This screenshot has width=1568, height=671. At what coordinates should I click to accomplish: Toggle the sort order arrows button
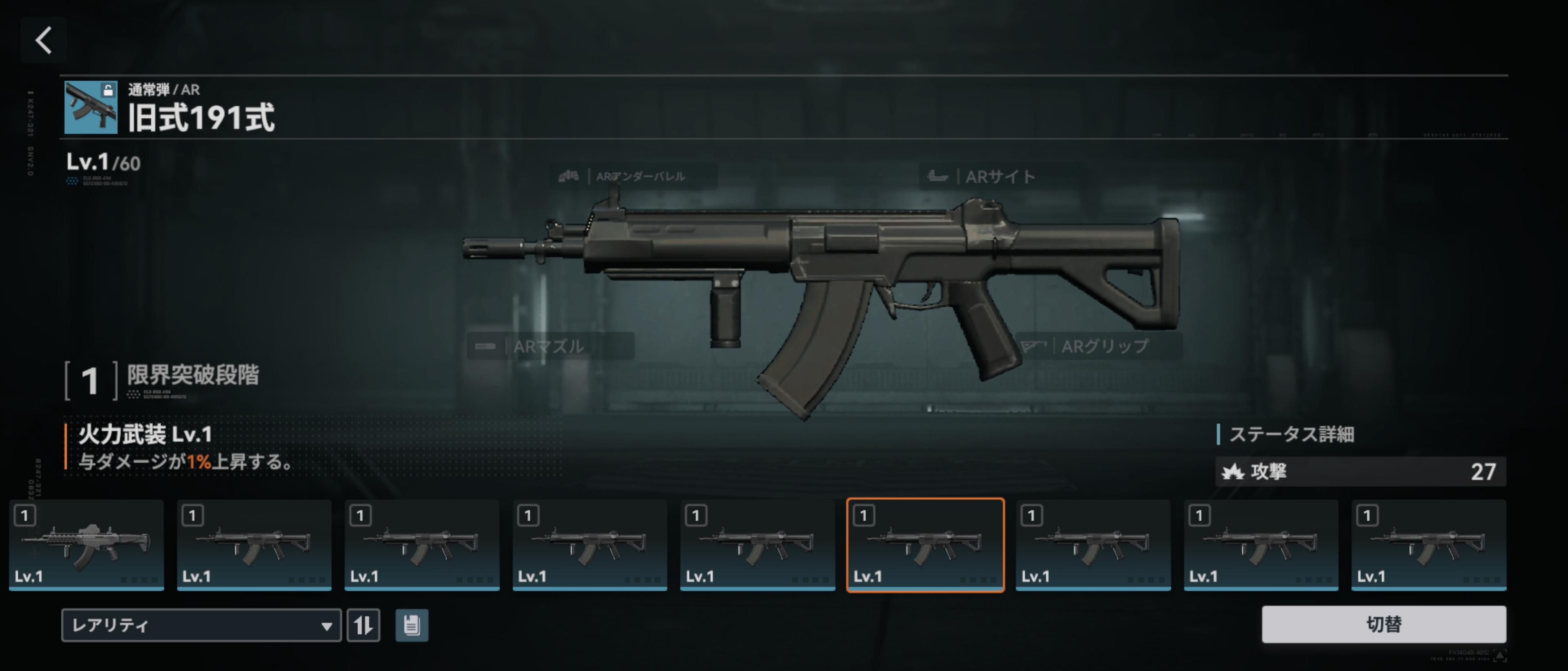pyautogui.click(x=363, y=625)
